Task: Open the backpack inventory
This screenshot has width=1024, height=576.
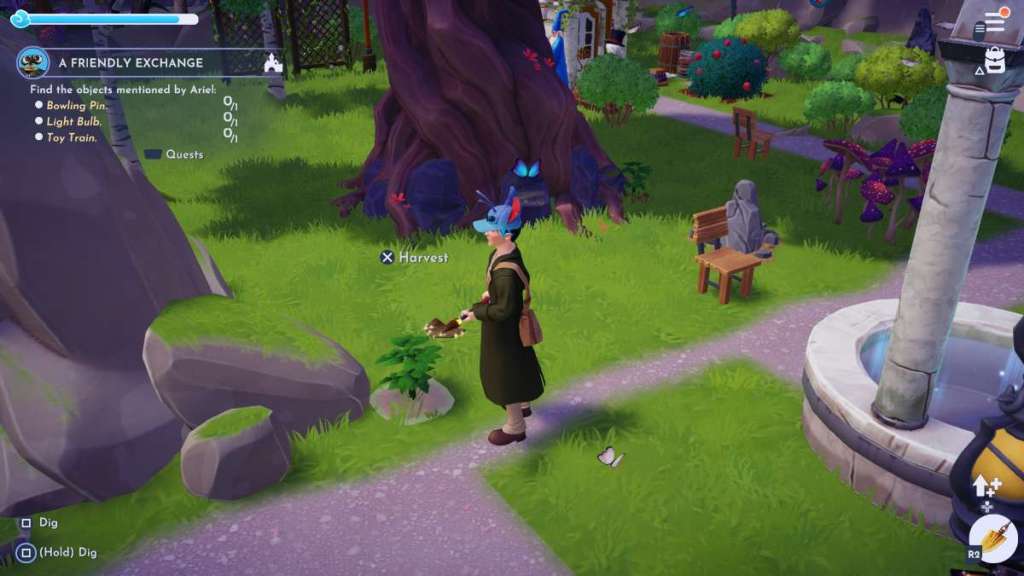Action: coord(994,59)
